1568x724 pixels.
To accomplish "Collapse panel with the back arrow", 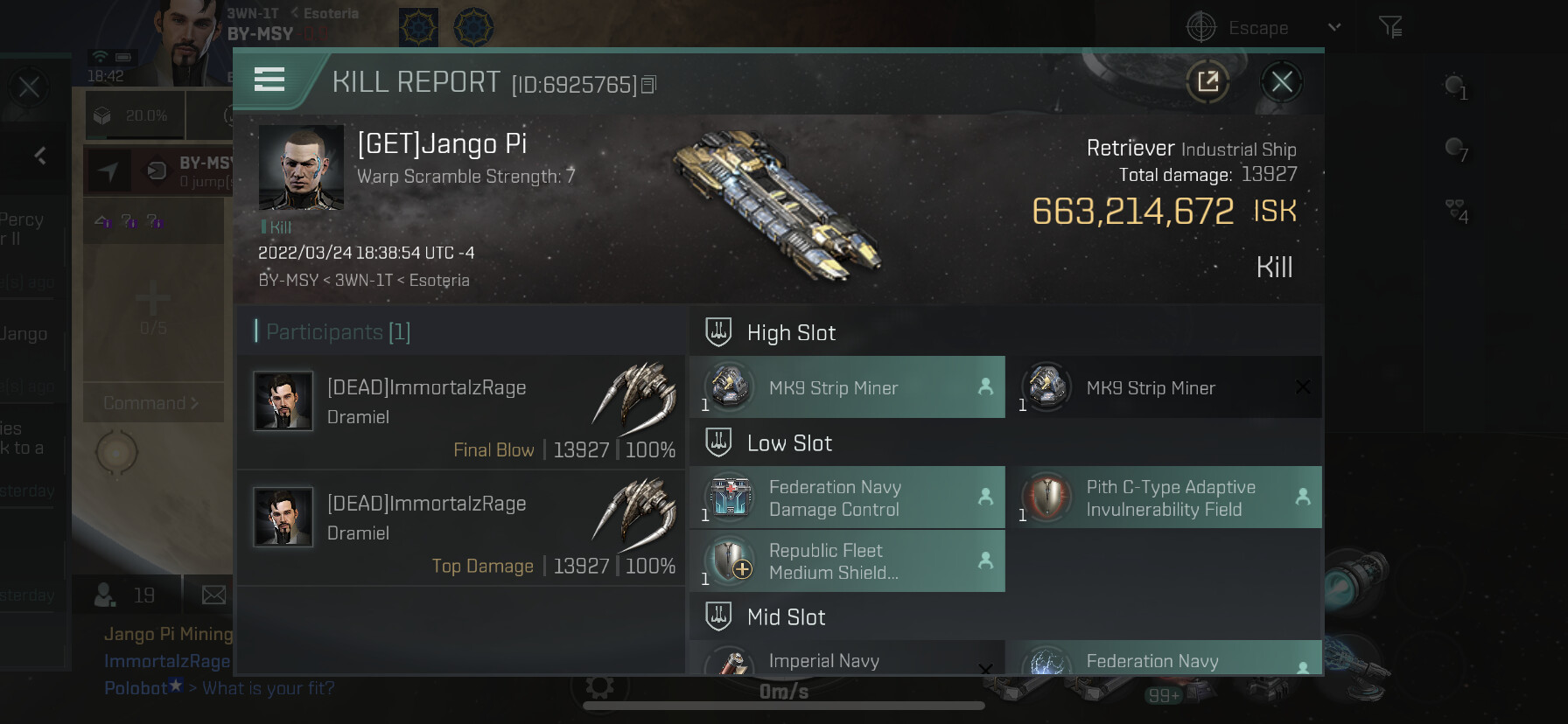I will (40, 156).
